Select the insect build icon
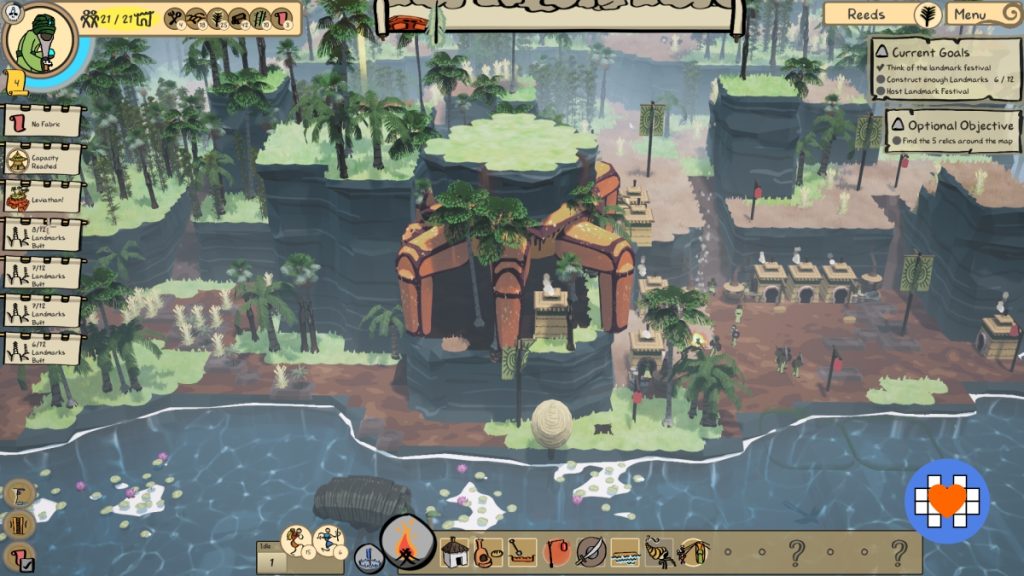Viewport: 1024px width, 576px height. pyautogui.click(x=659, y=552)
